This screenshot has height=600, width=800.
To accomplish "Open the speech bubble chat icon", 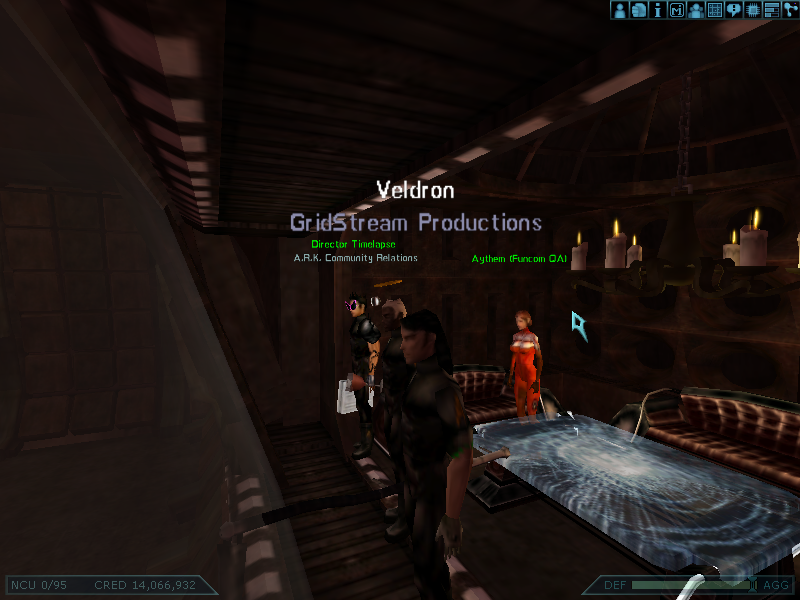I will click(733, 10).
